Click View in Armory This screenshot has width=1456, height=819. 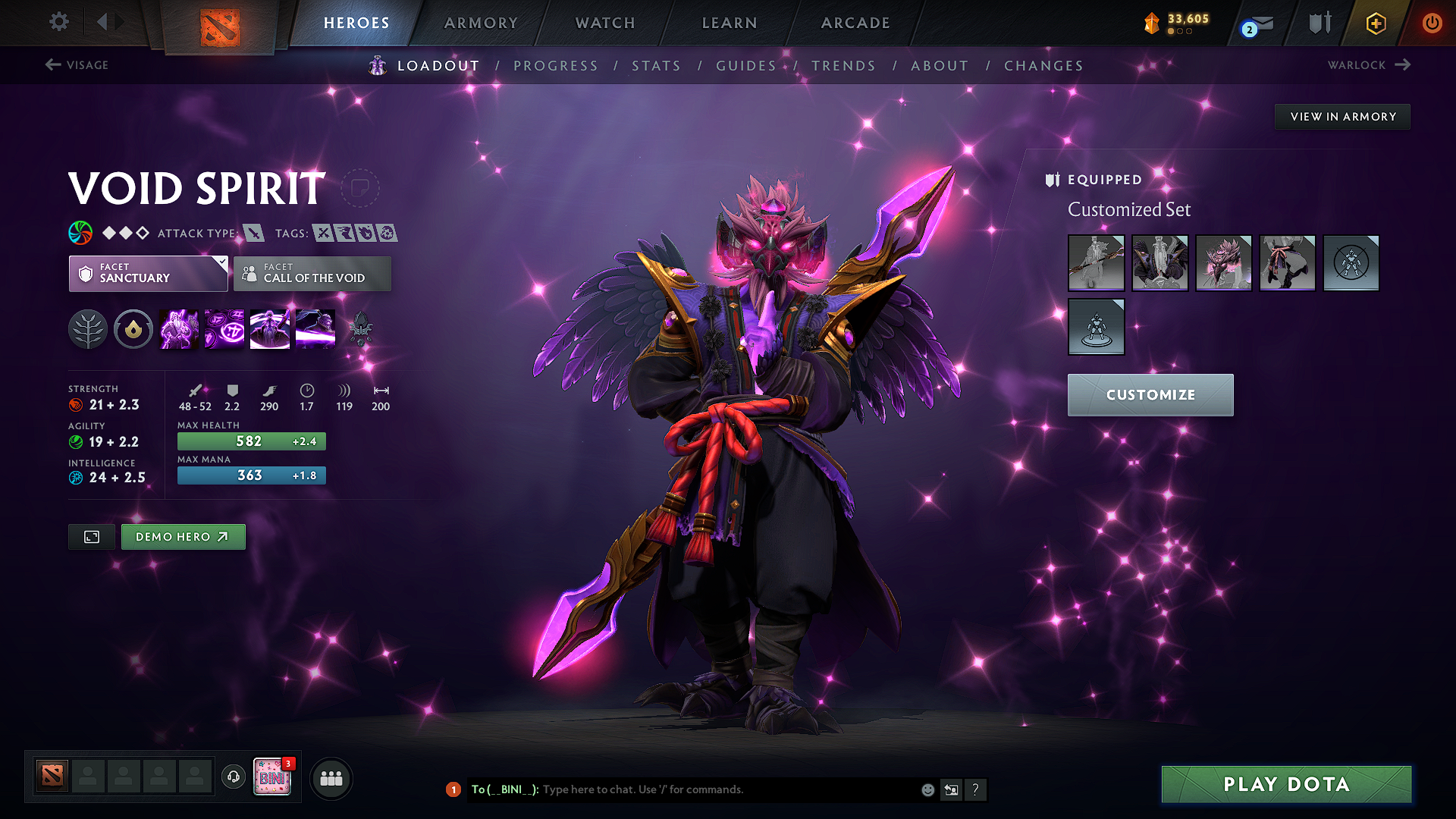(x=1341, y=116)
